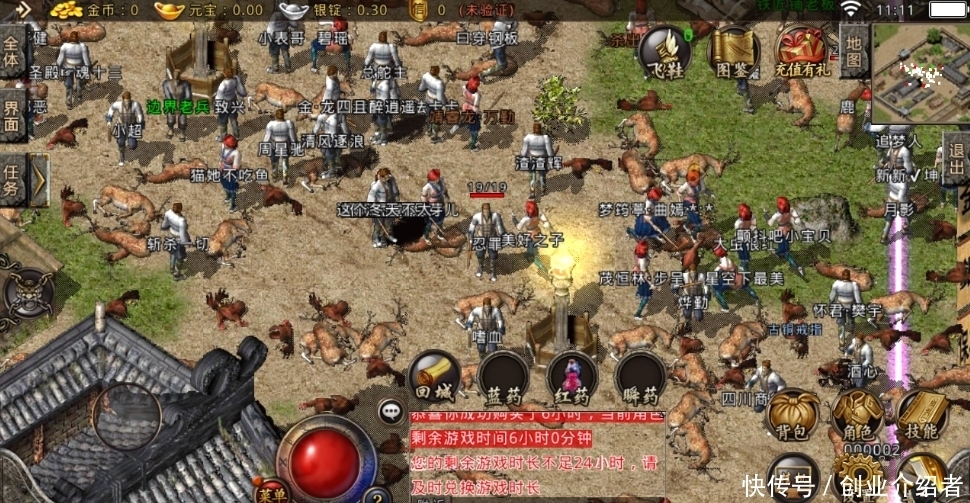The image size is (970, 503).
Task: Open the 任务 quest tab
Action: pos(12,178)
